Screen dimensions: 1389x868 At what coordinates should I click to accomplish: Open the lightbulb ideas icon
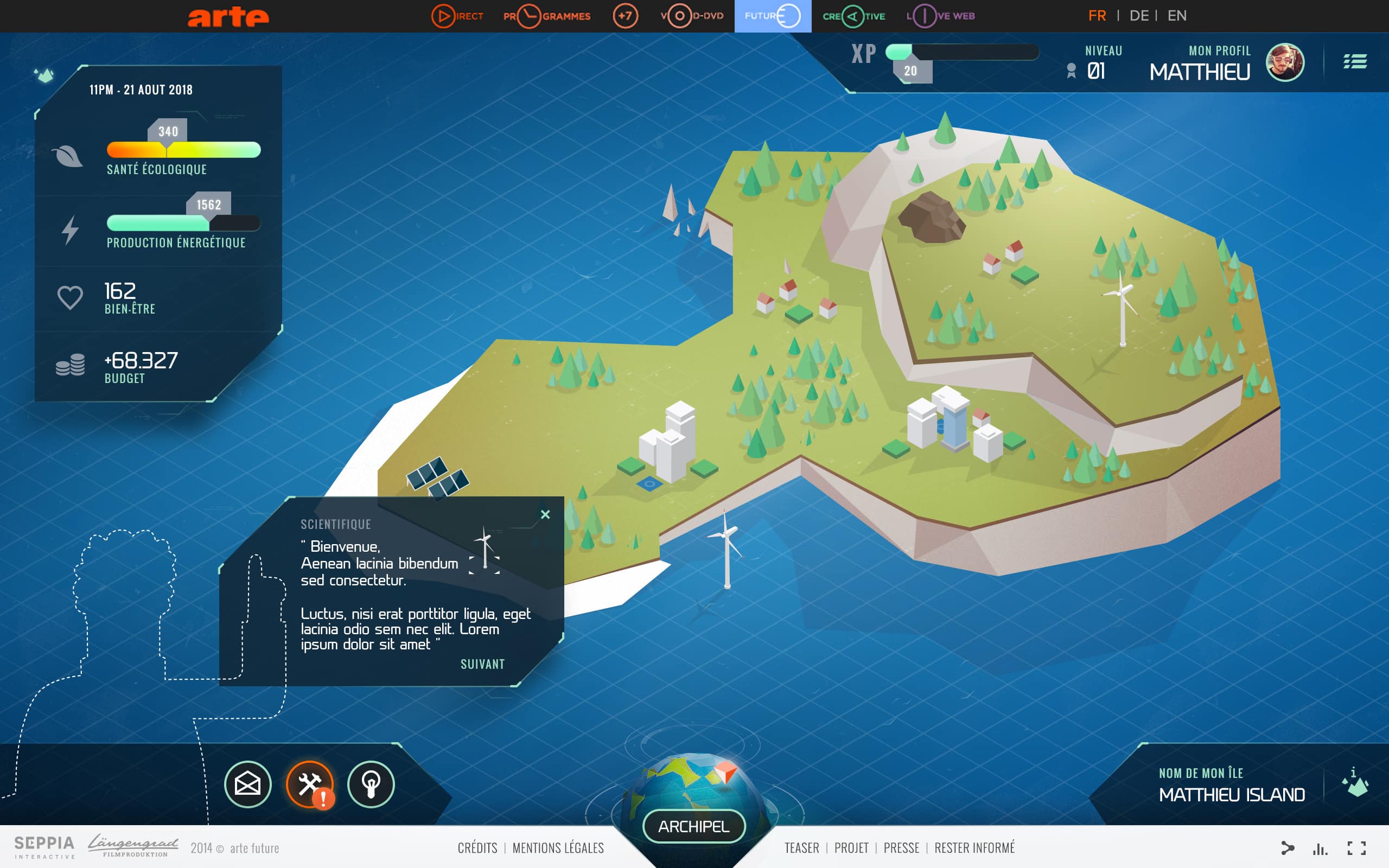(371, 784)
